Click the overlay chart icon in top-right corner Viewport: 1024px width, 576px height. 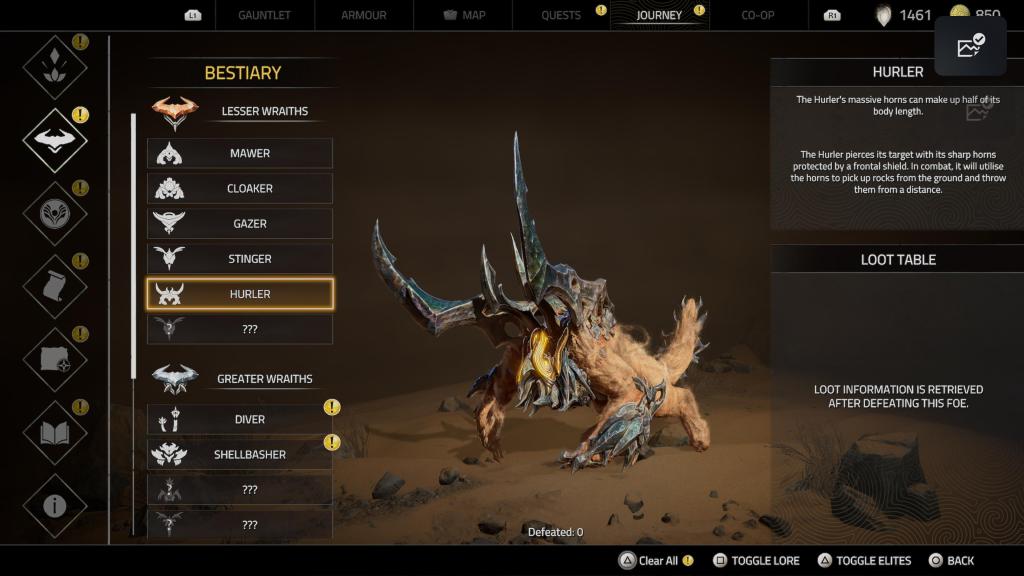click(x=970, y=46)
